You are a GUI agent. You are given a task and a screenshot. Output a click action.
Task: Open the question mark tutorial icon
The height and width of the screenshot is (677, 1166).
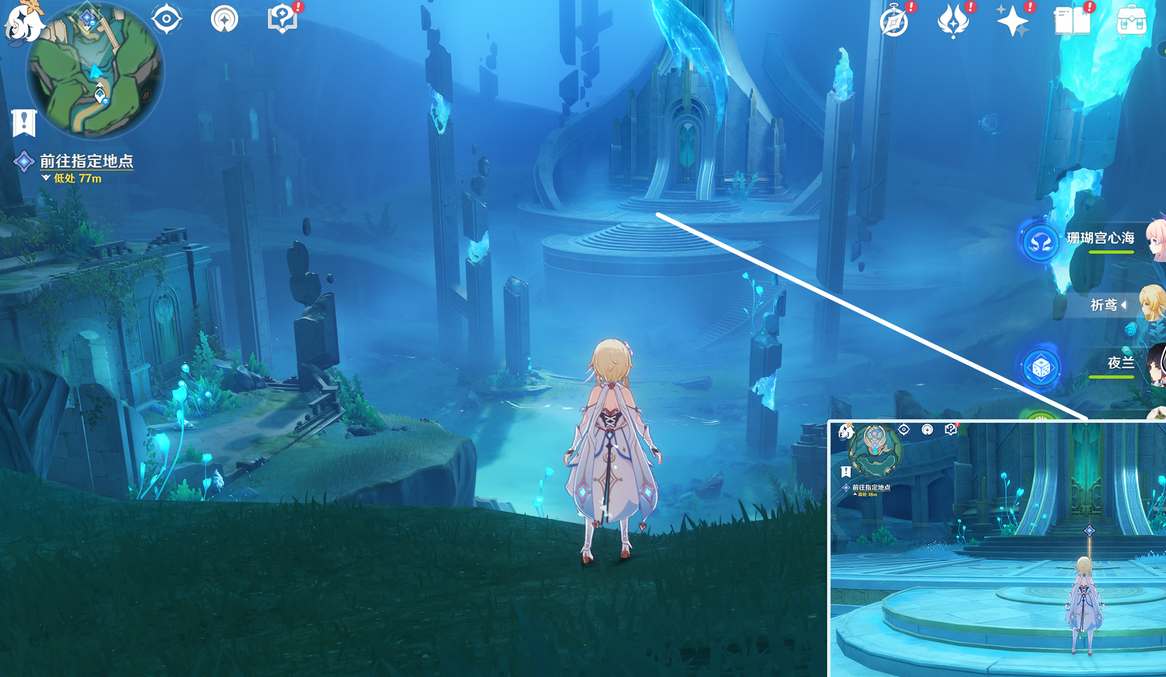283,19
